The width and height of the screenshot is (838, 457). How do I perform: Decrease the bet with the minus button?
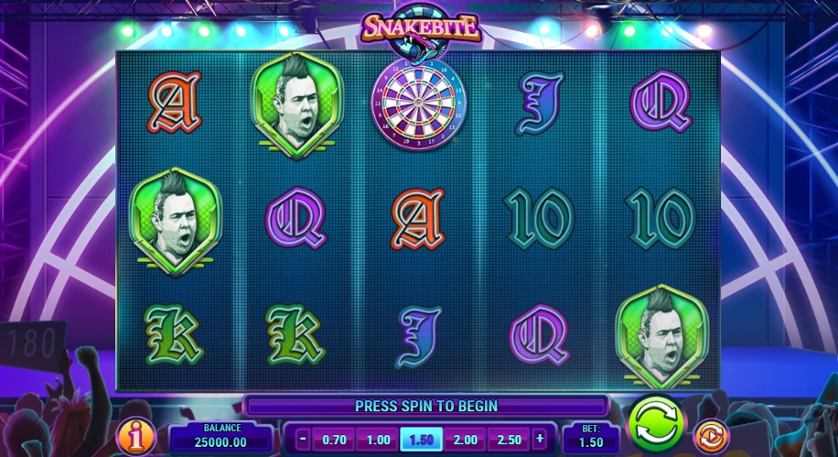[302, 438]
